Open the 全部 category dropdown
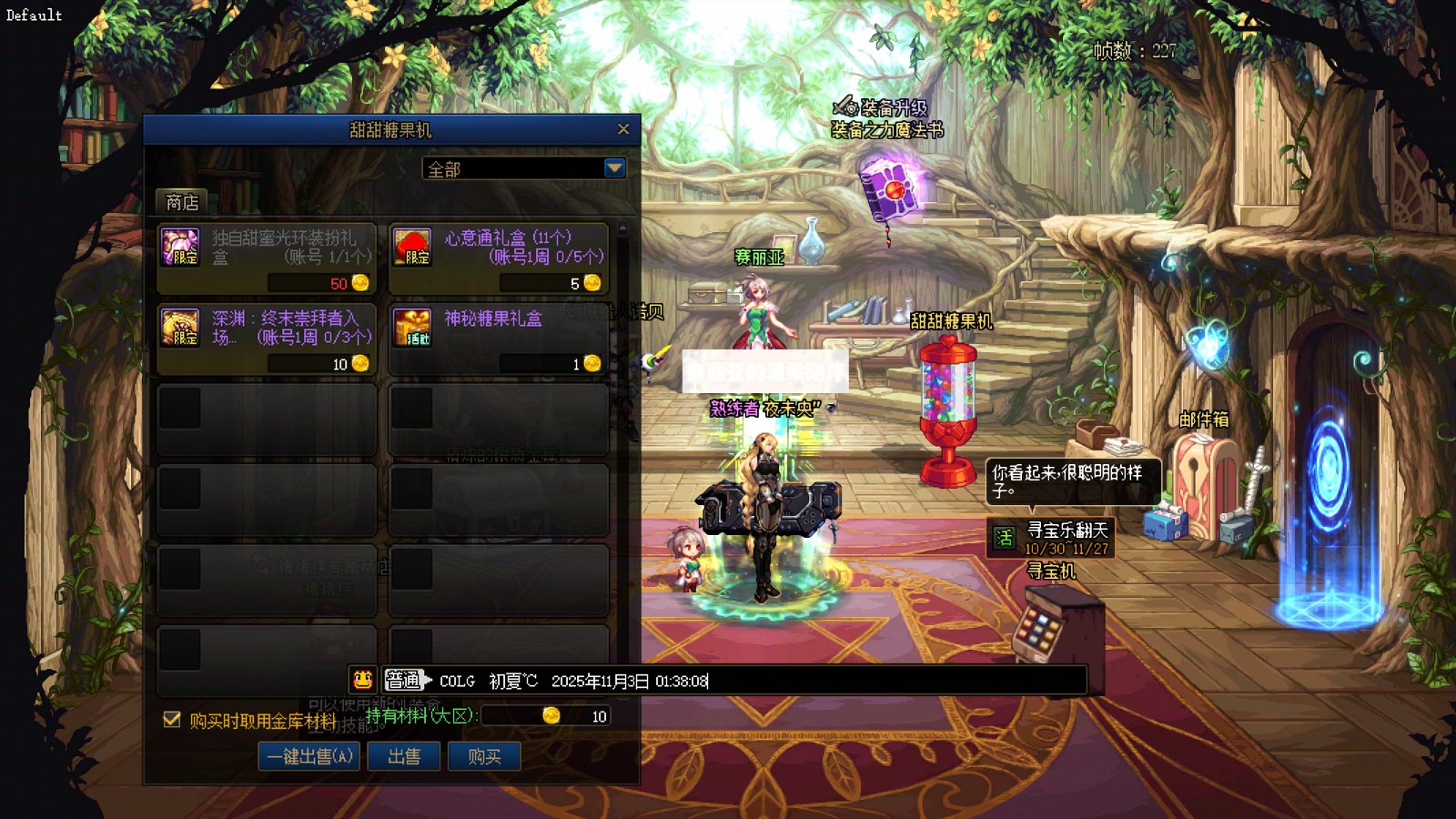Viewport: 1456px width, 819px height. 614,168
